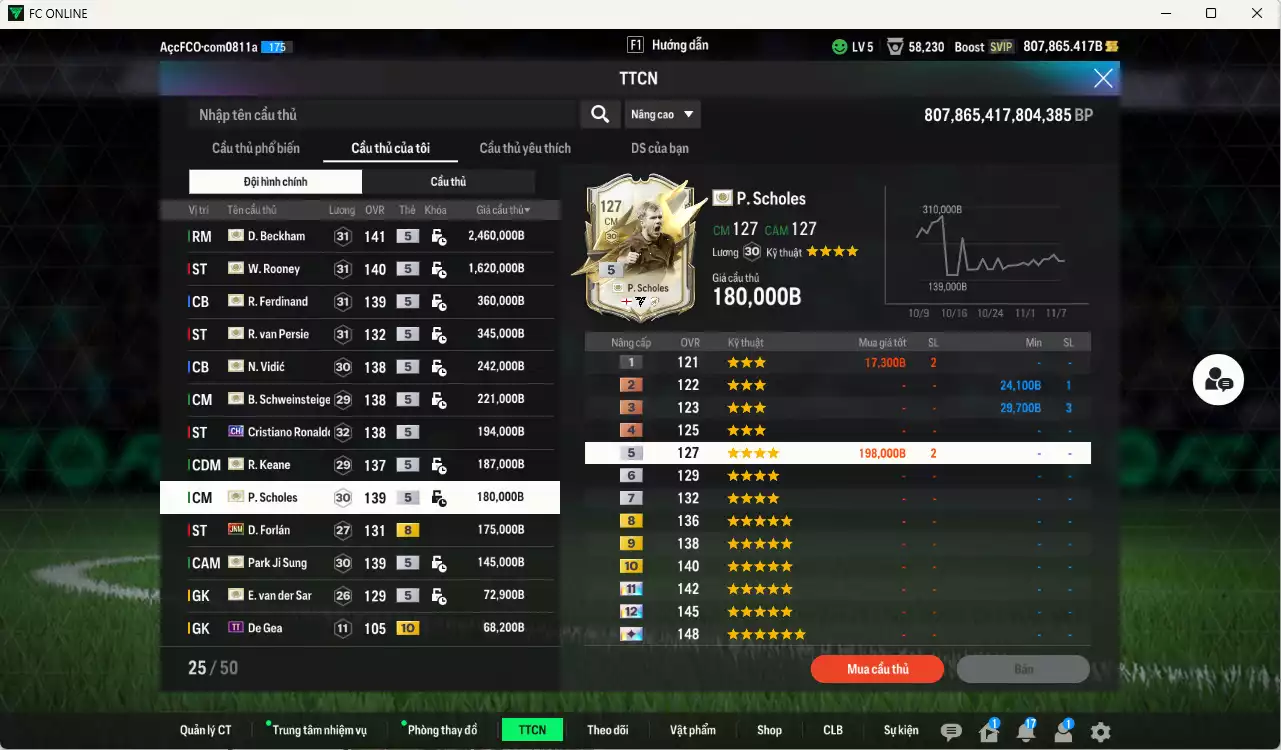The width and height of the screenshot is (1281, 750).
Task: Toggle the lock on W. Rooney's row
Action: (x=438, y=268)
